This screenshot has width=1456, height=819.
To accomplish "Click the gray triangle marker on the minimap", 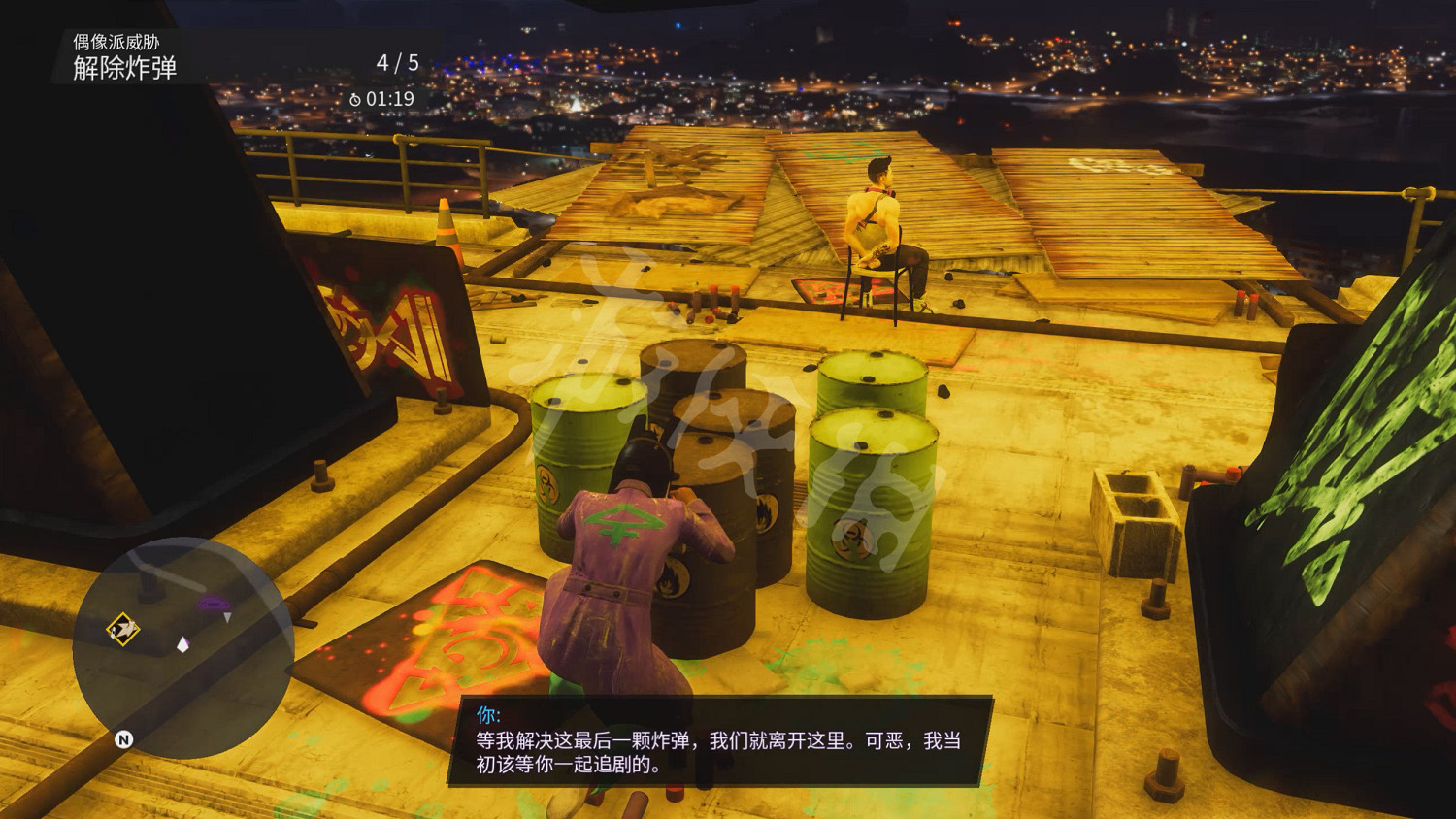I will (x=228, y=617).
